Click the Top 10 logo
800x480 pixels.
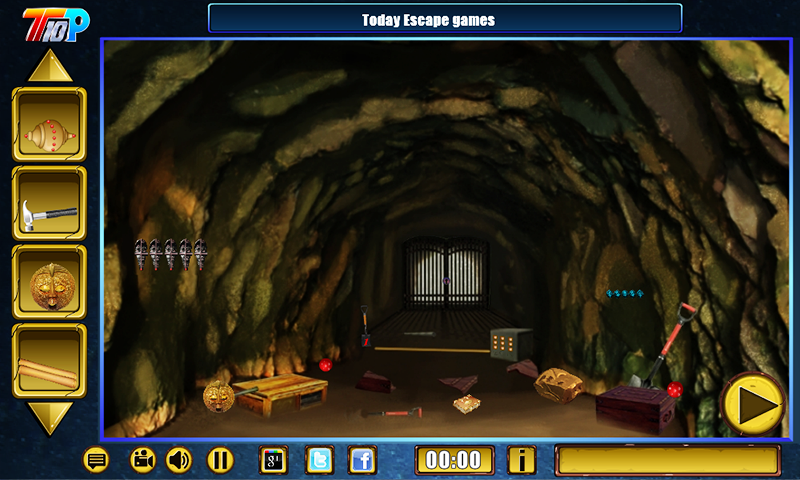(56, 21)
